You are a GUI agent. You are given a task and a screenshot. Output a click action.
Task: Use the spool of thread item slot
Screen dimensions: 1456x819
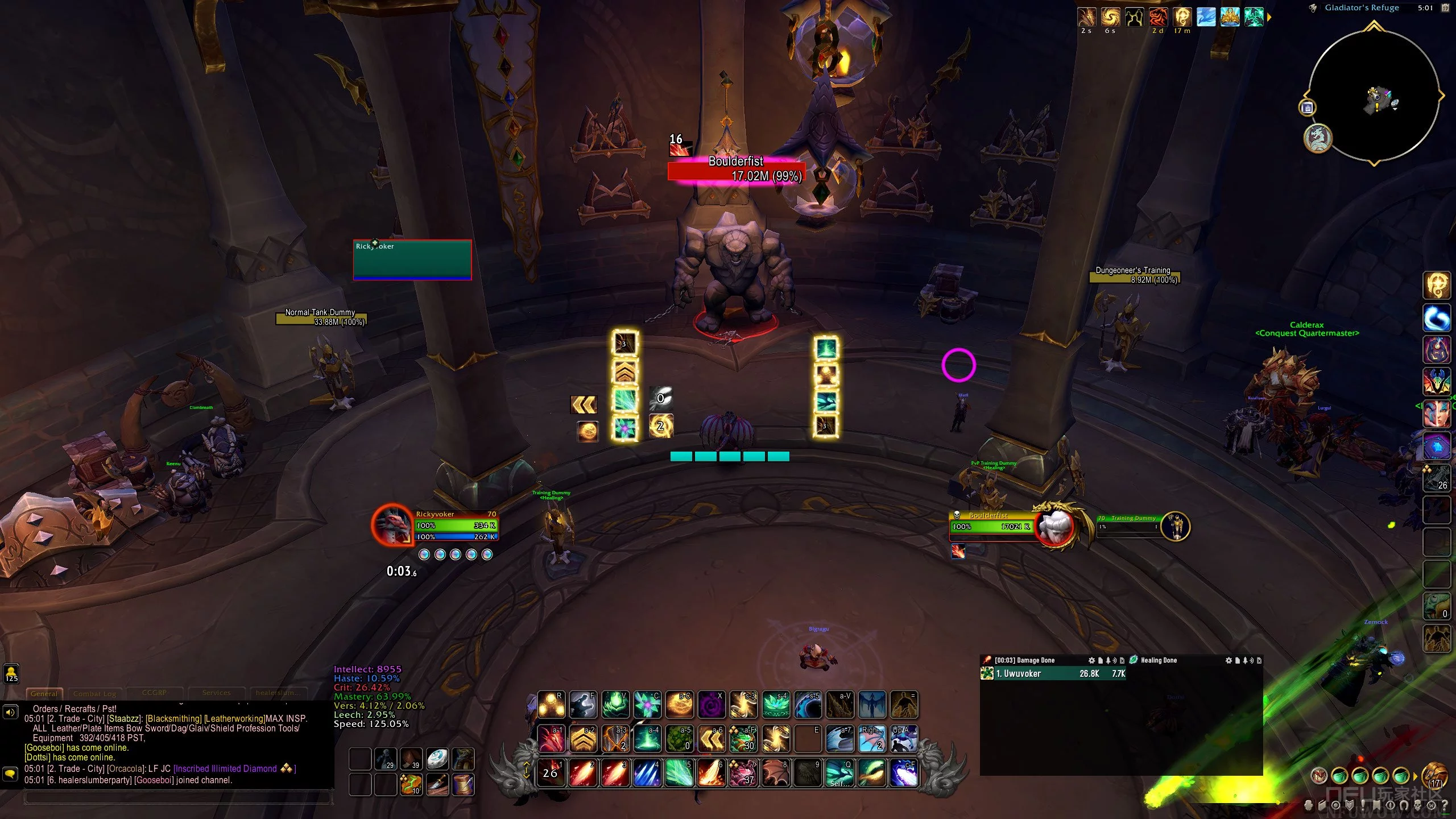pyautogui.click(x=463, y=784)
